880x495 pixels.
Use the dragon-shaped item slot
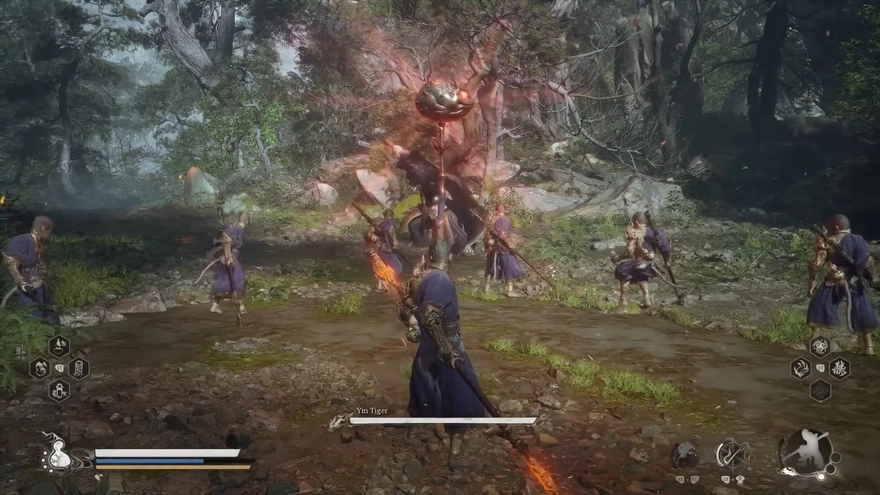click(40, 368)
